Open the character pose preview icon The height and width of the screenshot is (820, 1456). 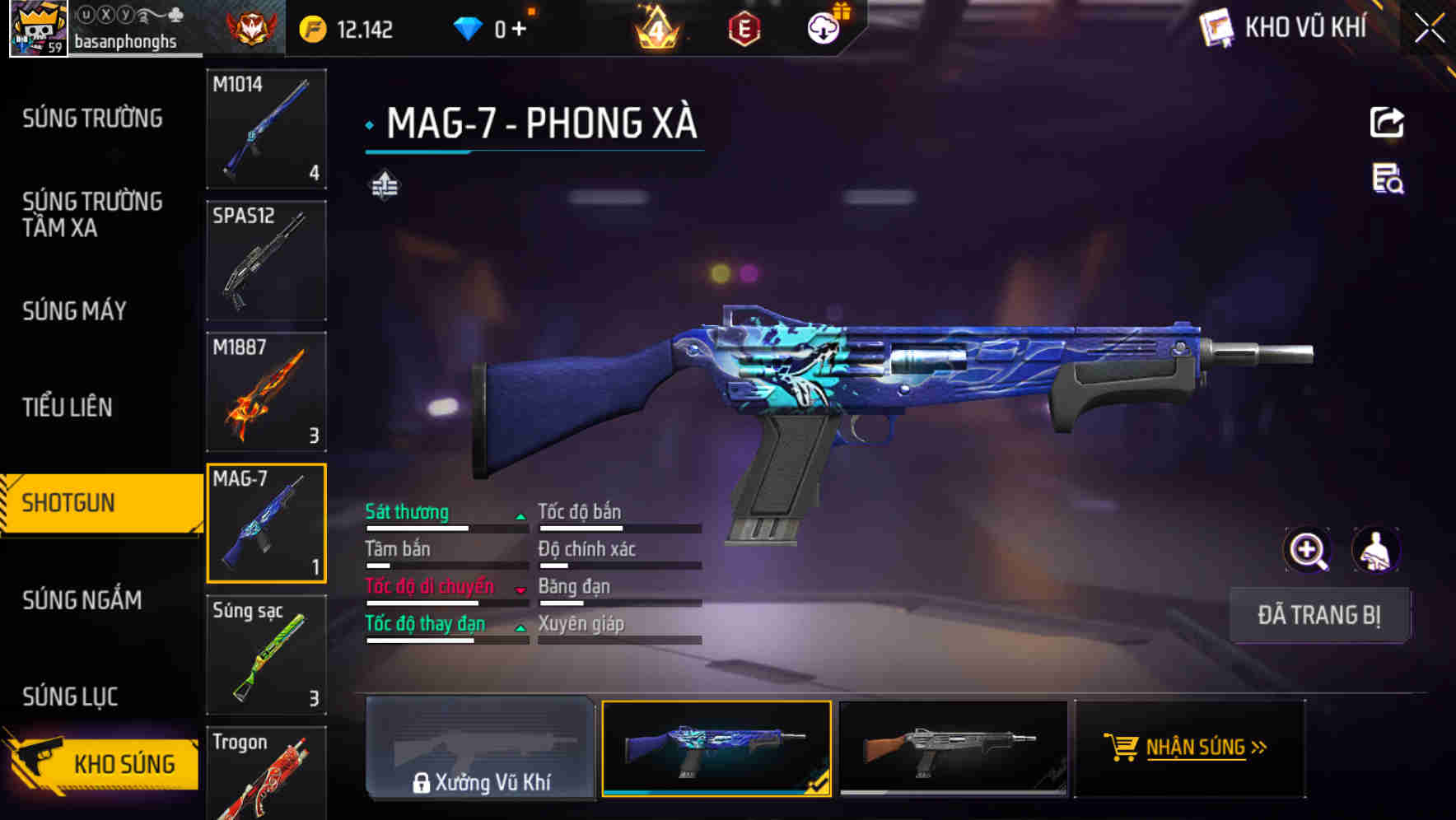[x=1376, y=550]
